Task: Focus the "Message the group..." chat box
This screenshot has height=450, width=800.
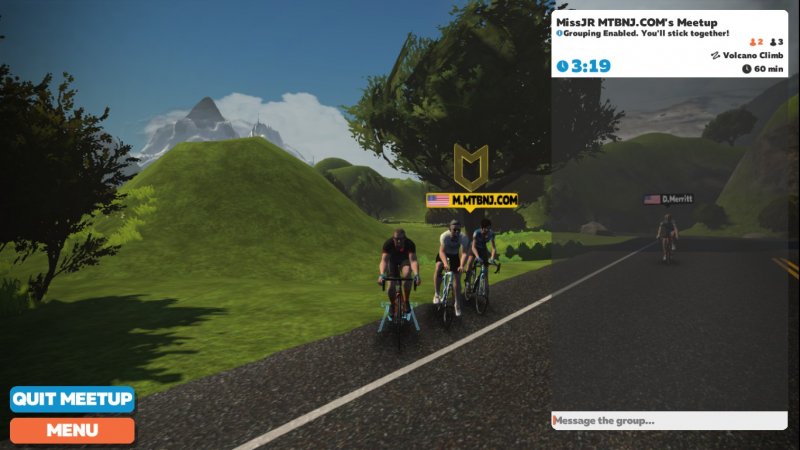Action: pos(668,421)
